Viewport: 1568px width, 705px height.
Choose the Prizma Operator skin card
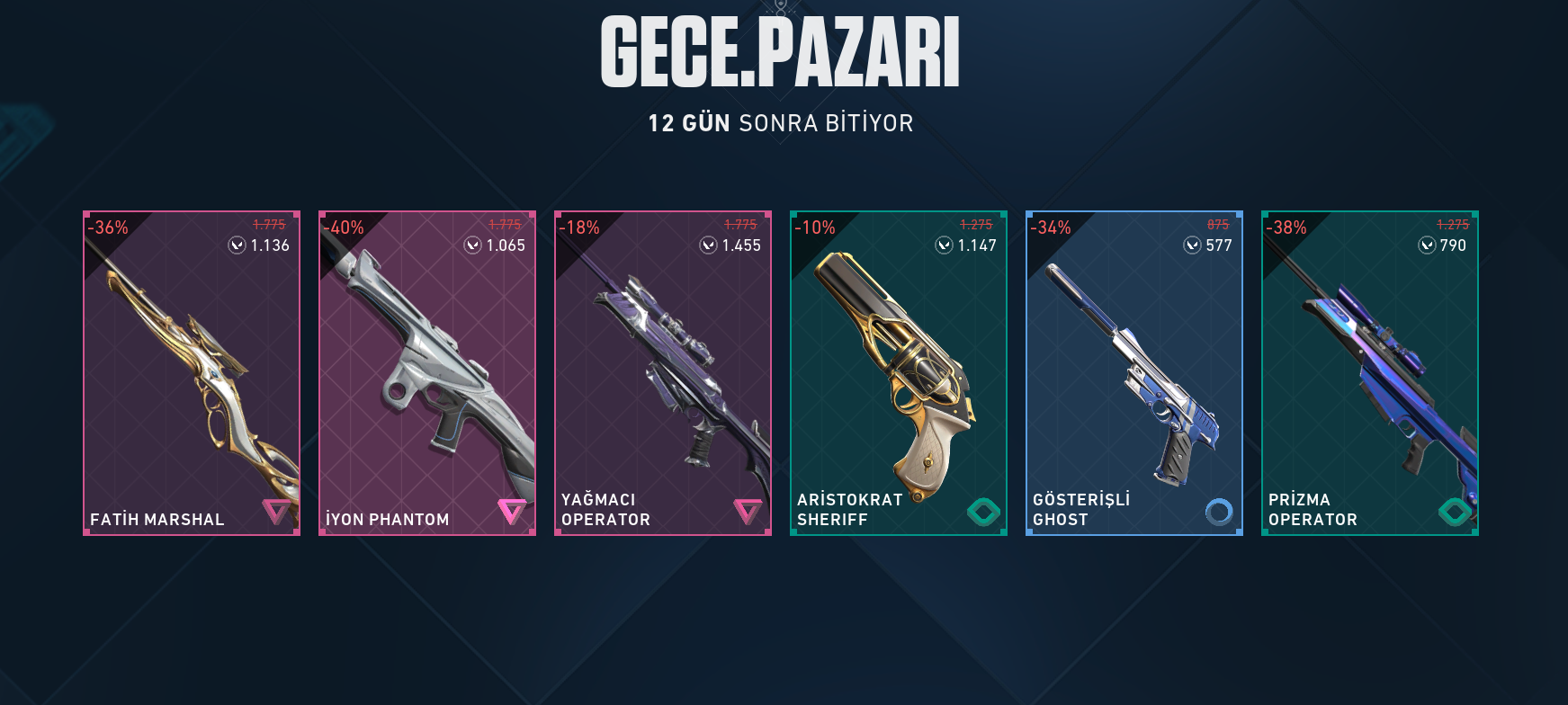pos(1370,373)
